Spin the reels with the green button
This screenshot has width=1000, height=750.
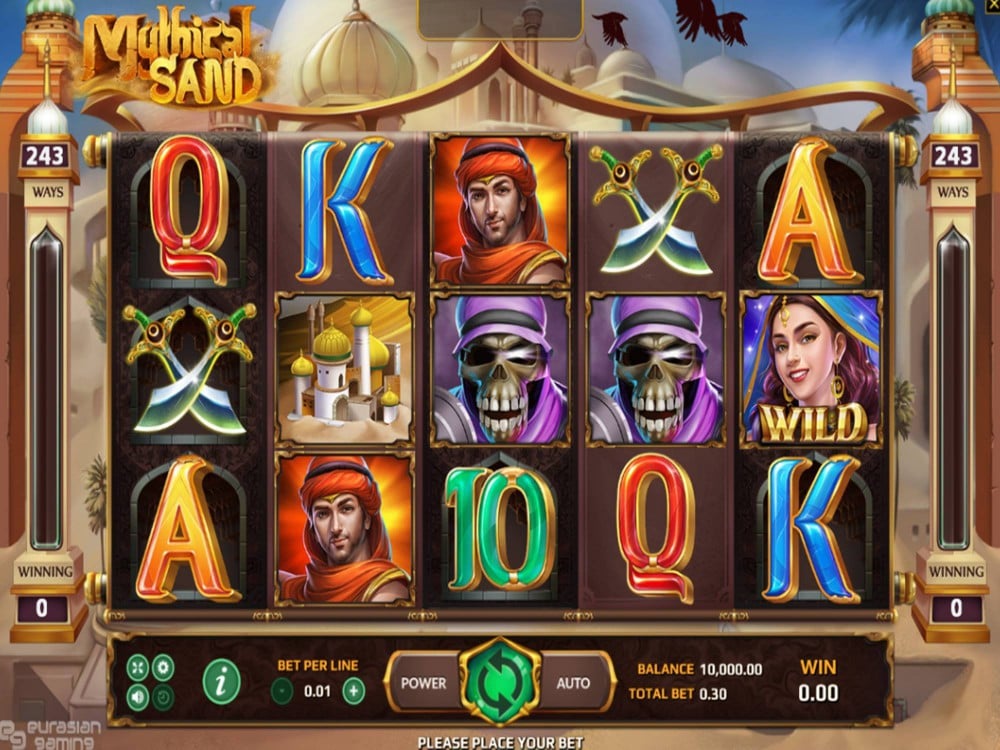(x=499, y=682)
